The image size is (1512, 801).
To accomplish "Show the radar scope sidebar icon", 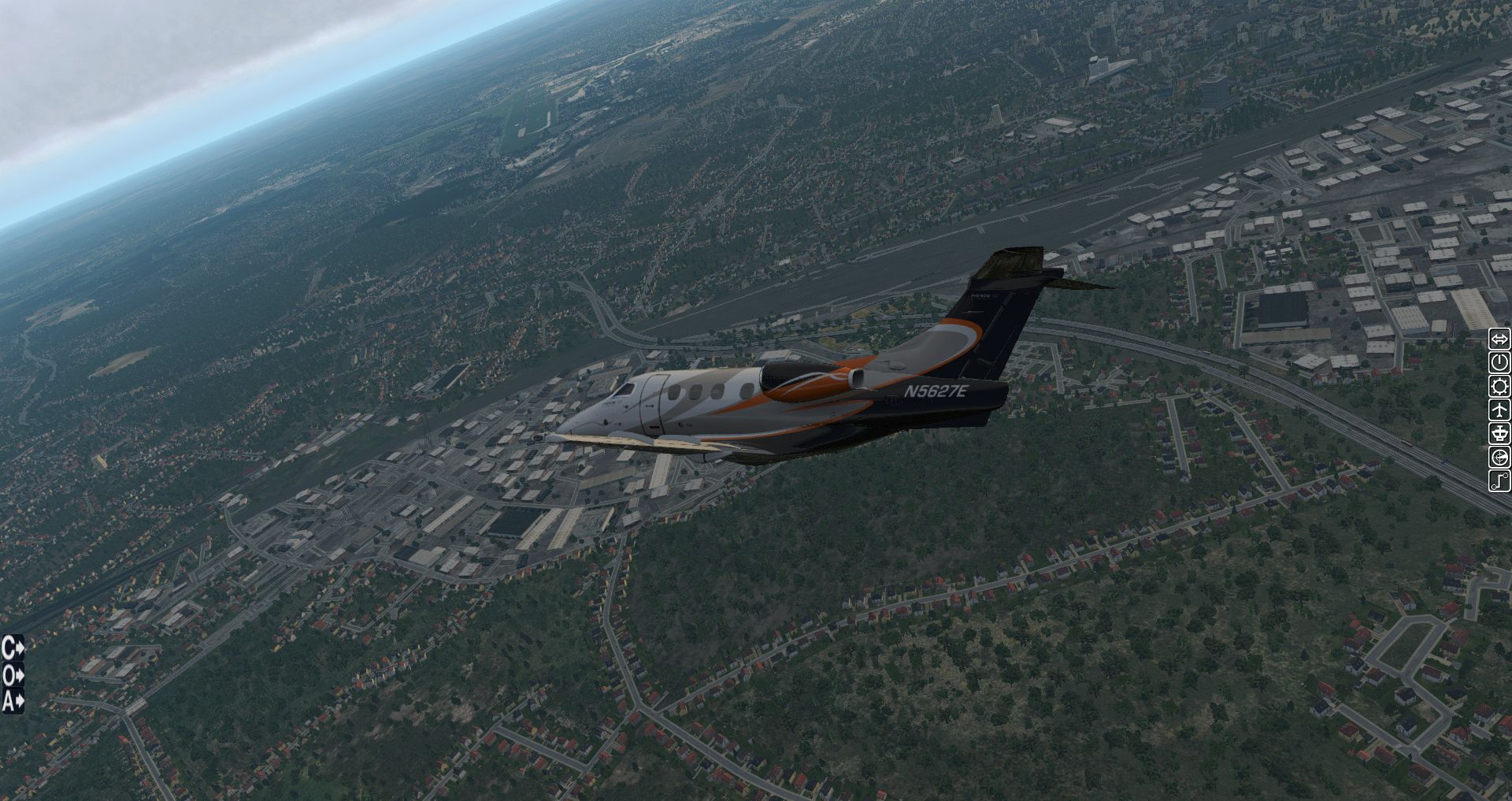I will point(1499,458).
